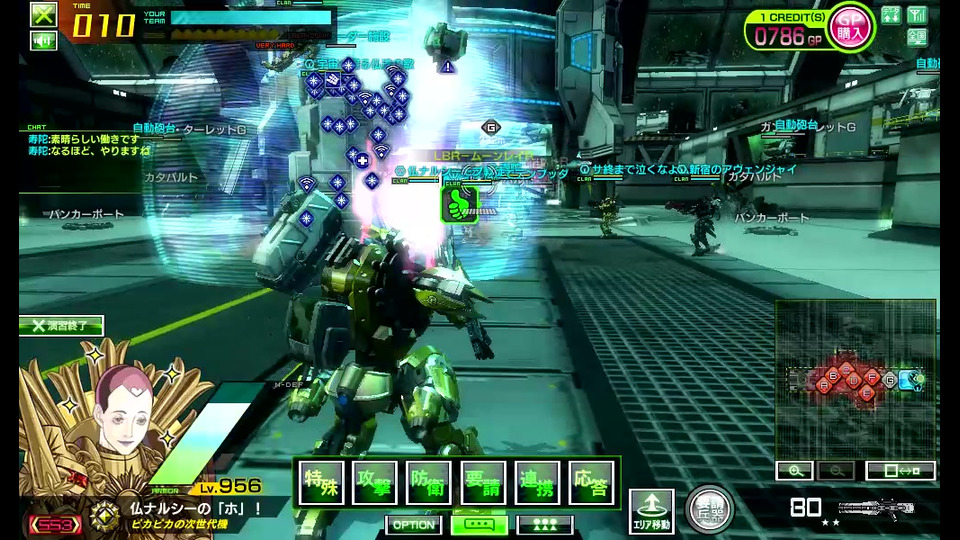Toggle the minimap size switch button
The height and width of the screenshot is (540, 960).
click(900, 470)
